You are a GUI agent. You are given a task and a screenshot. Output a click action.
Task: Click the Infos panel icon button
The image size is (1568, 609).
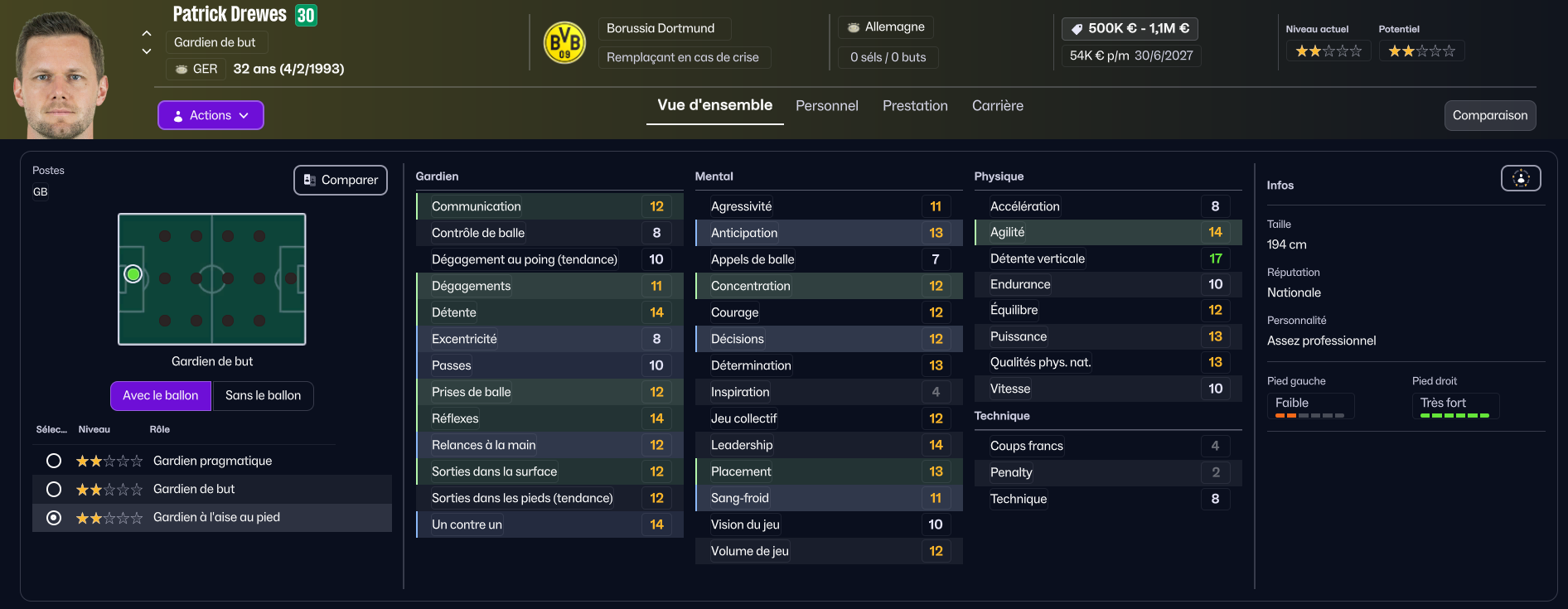pyautogui.click(x=1521, y=178)
